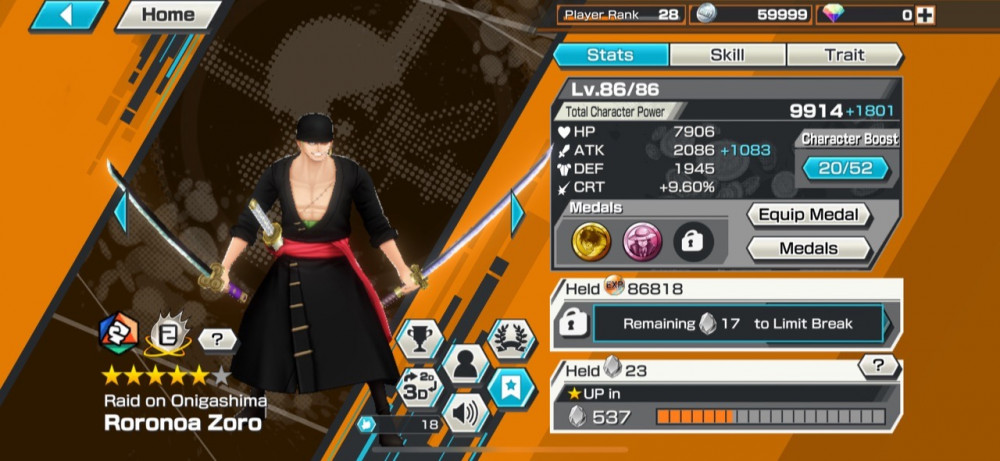Open the Medals list
The image size is (1000, 461).
(x=809, y=248)
